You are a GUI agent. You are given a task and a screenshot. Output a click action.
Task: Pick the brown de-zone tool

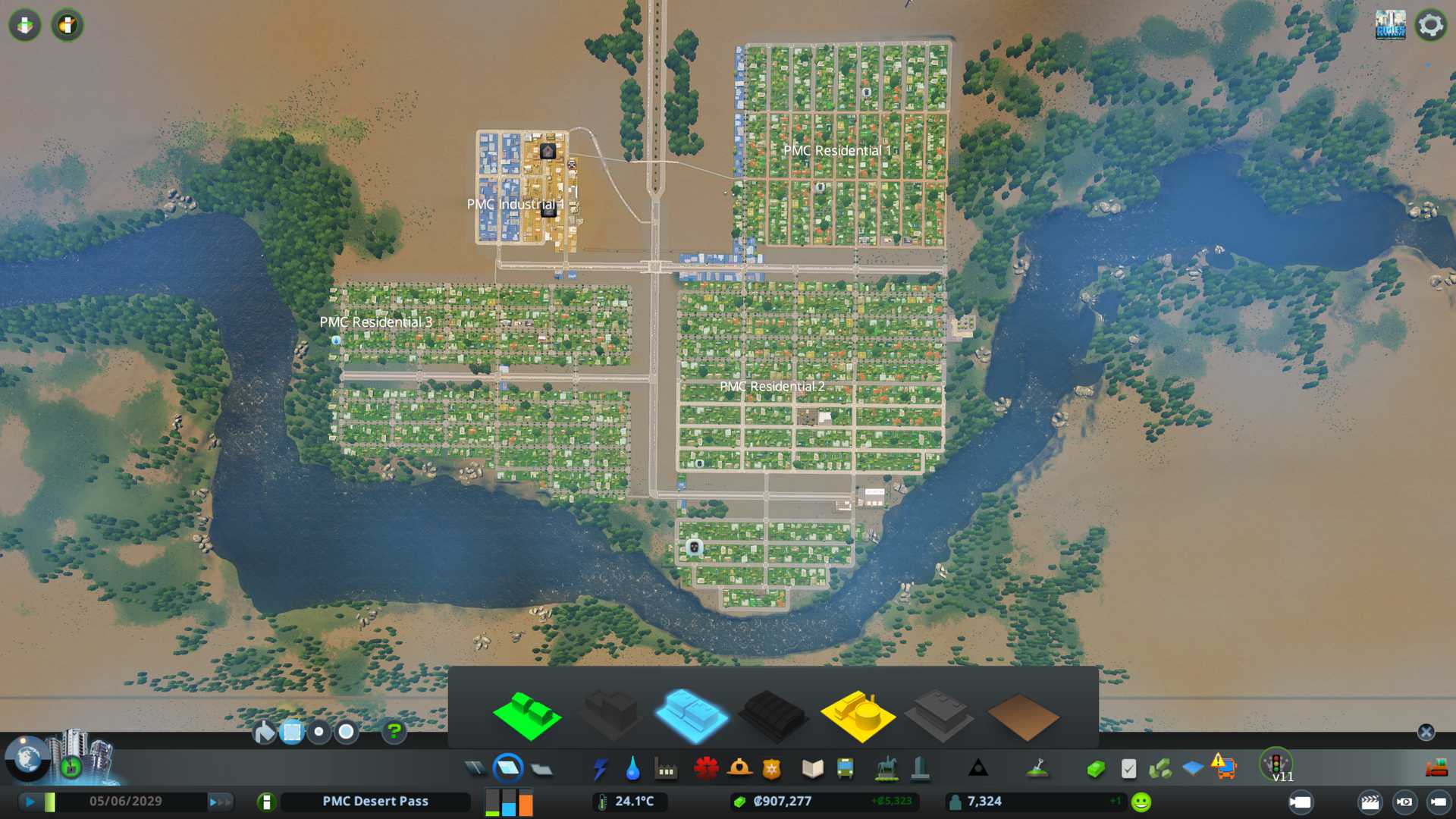click(x=1022, y=717)
